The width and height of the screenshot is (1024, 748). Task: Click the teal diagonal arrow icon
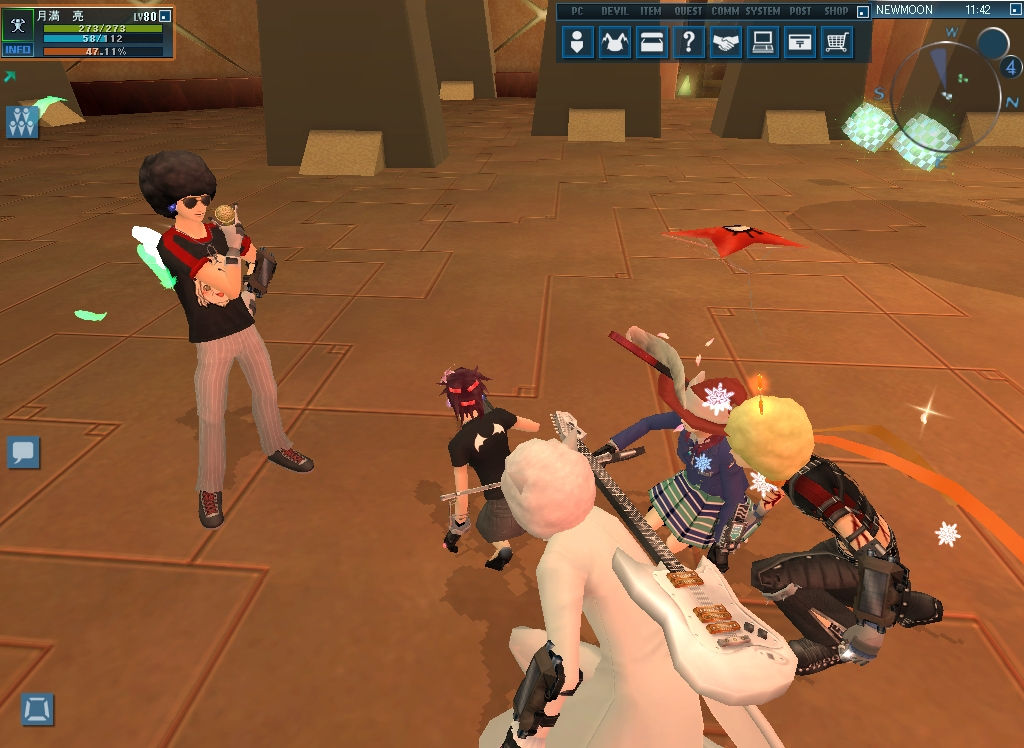point(10,76)
